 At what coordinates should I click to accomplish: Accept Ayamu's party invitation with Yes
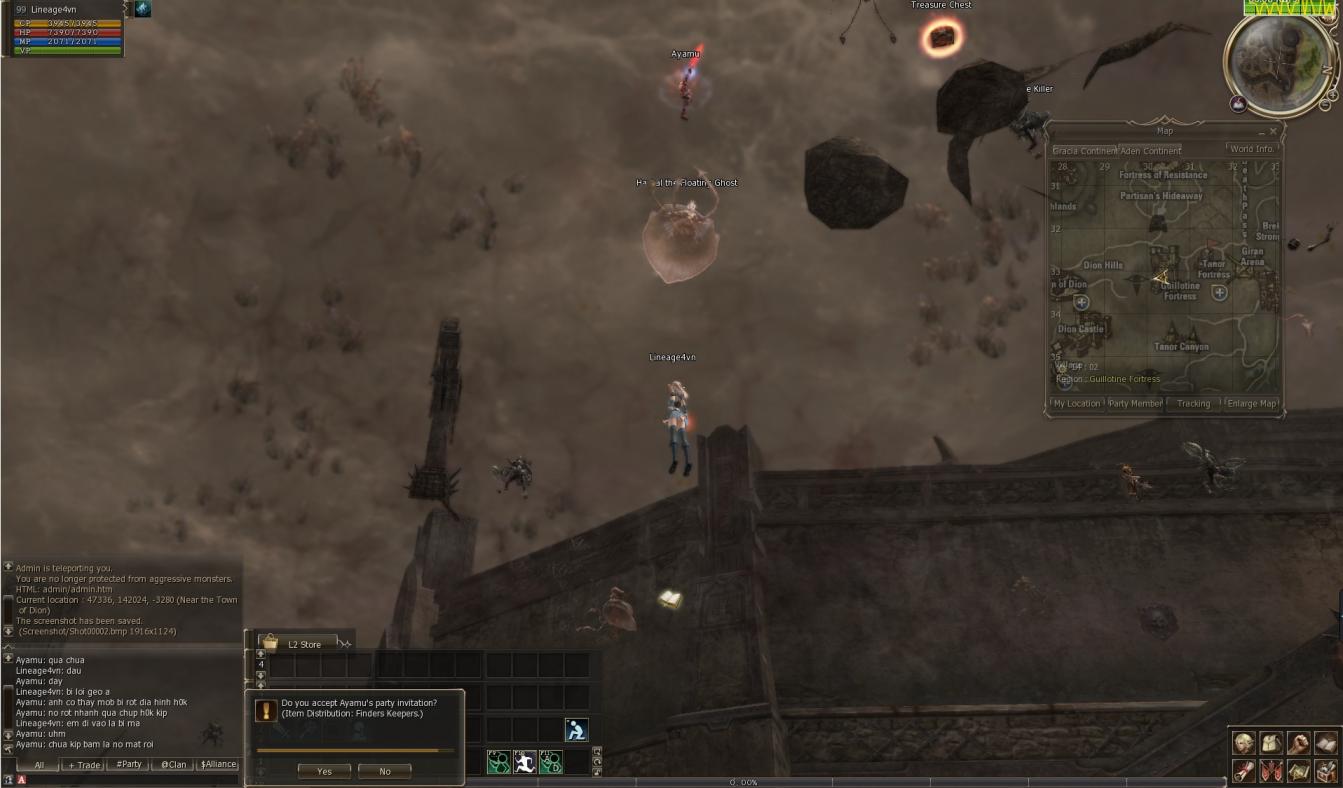pyautogui.click(x=324, y=771)
